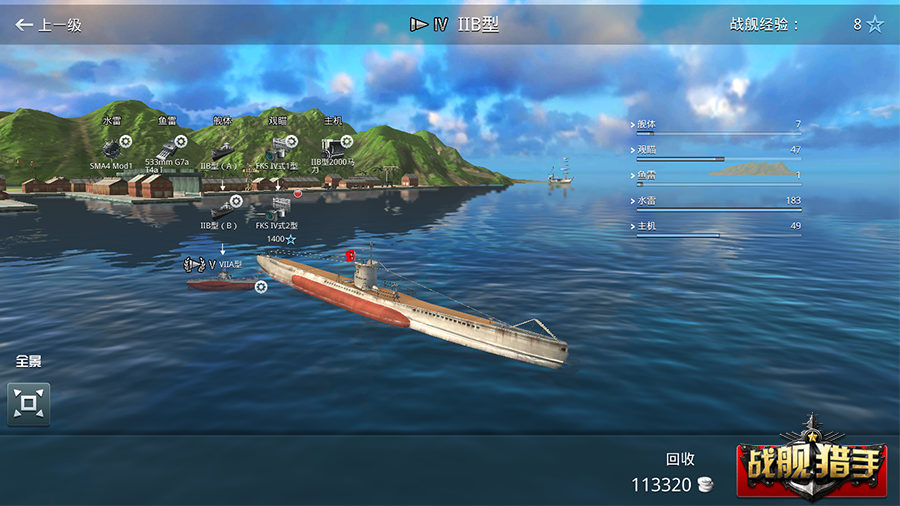Choose the IIB型（A）hull module

point(223,148)
